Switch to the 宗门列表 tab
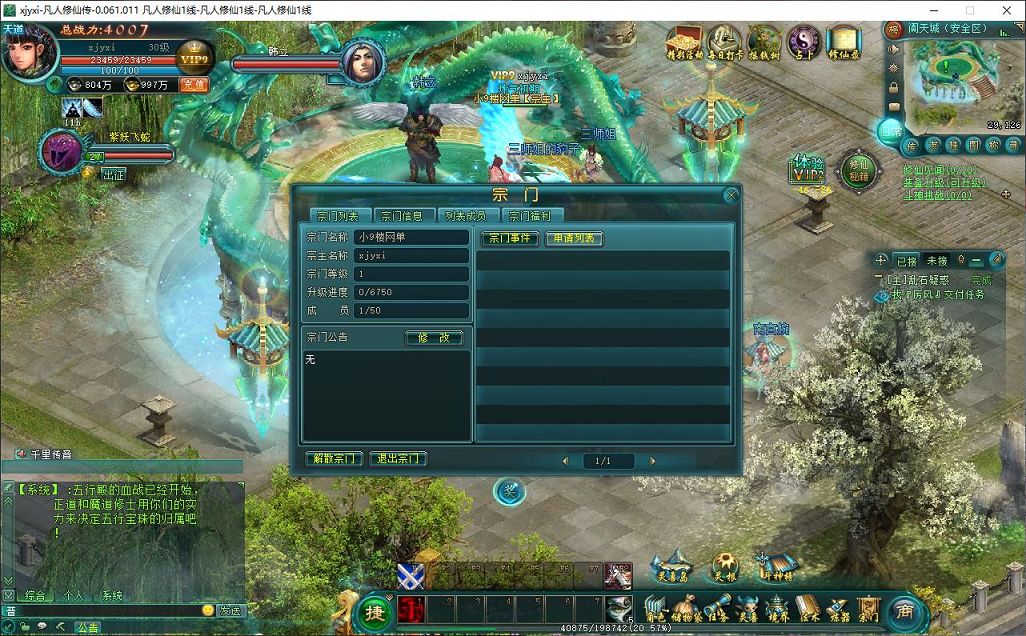The height and width of the screenshot is (636, 1026). click(337, 215)
